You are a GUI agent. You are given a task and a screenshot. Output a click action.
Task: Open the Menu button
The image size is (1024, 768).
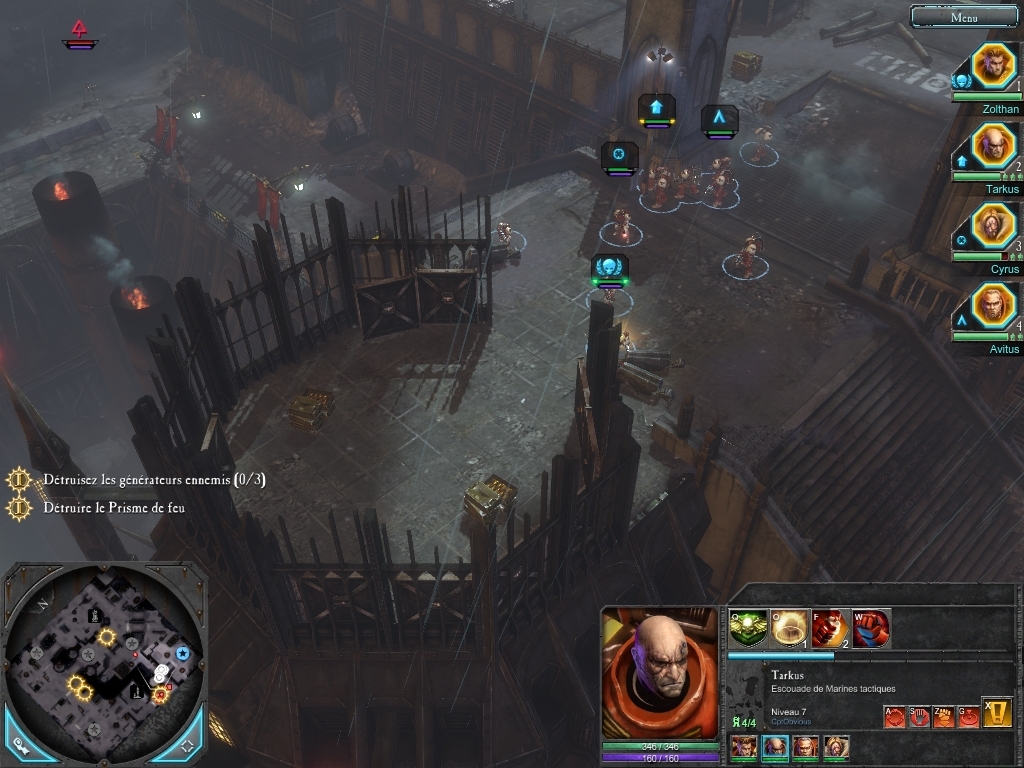coord(964,17)
